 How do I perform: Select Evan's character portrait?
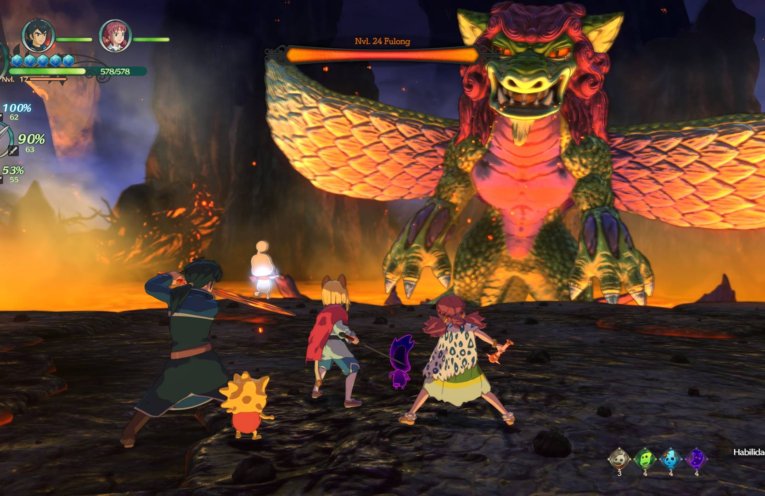click(x=39, y=35)
